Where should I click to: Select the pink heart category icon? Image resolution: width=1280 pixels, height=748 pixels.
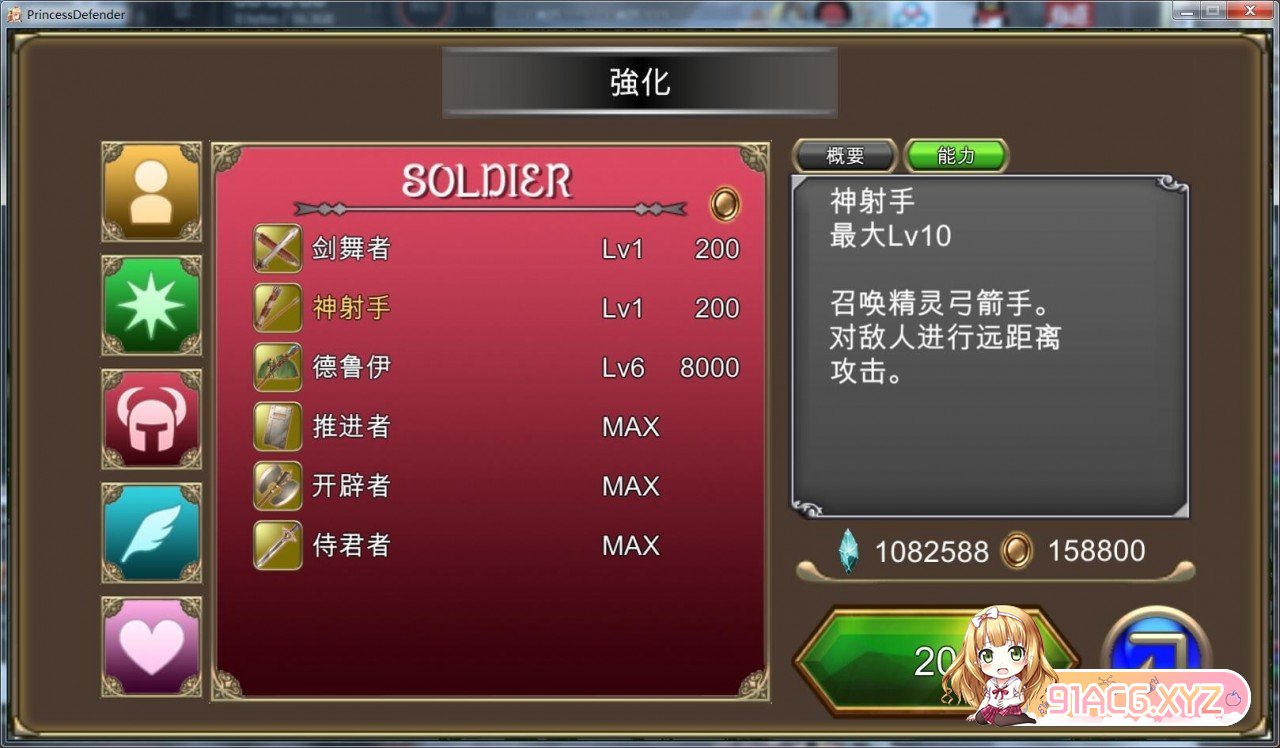(151, 646)
